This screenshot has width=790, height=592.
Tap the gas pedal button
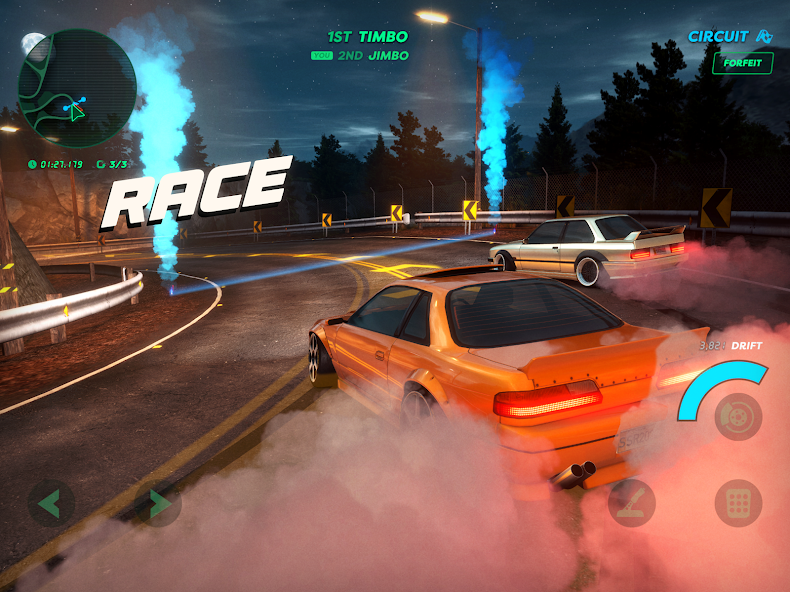pos(738,503)
